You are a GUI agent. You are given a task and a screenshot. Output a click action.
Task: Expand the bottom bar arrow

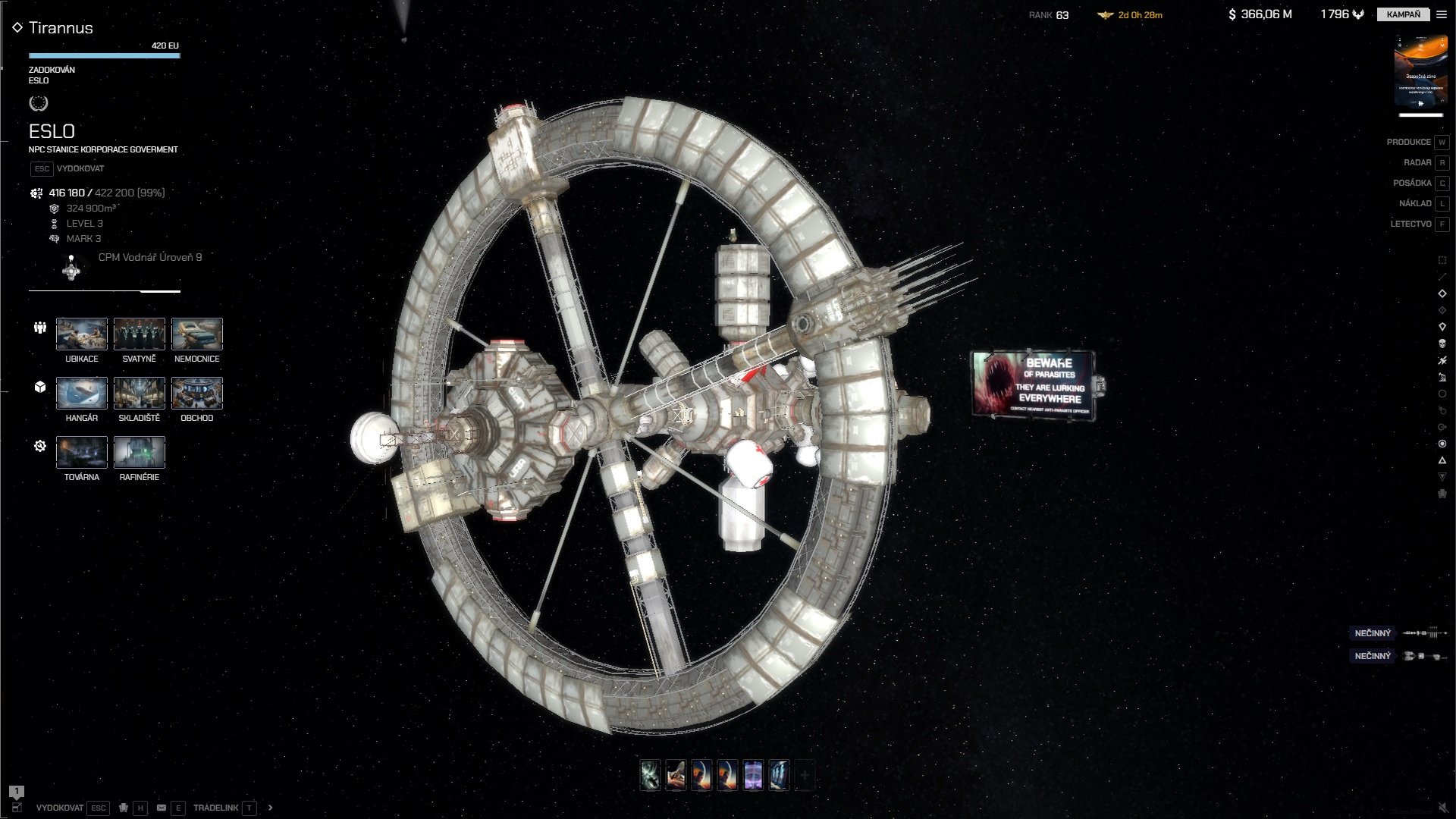click(271, 808)
